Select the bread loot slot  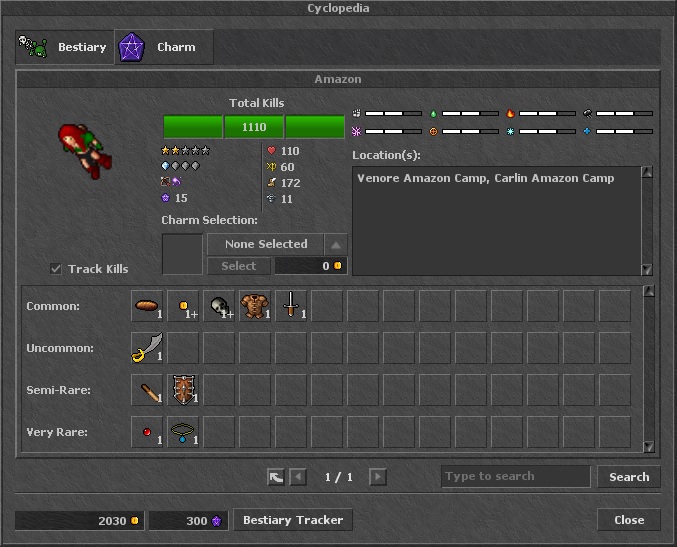[147, 306]
